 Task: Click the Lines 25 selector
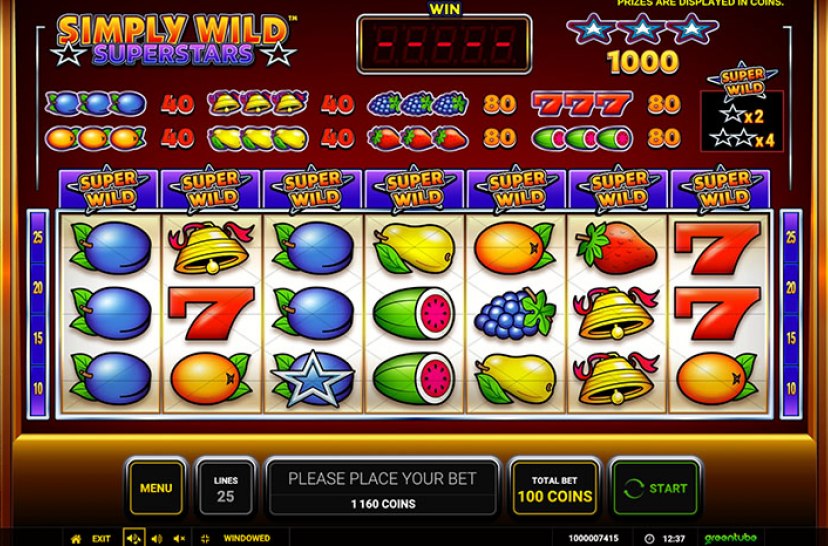pos(226,488)
